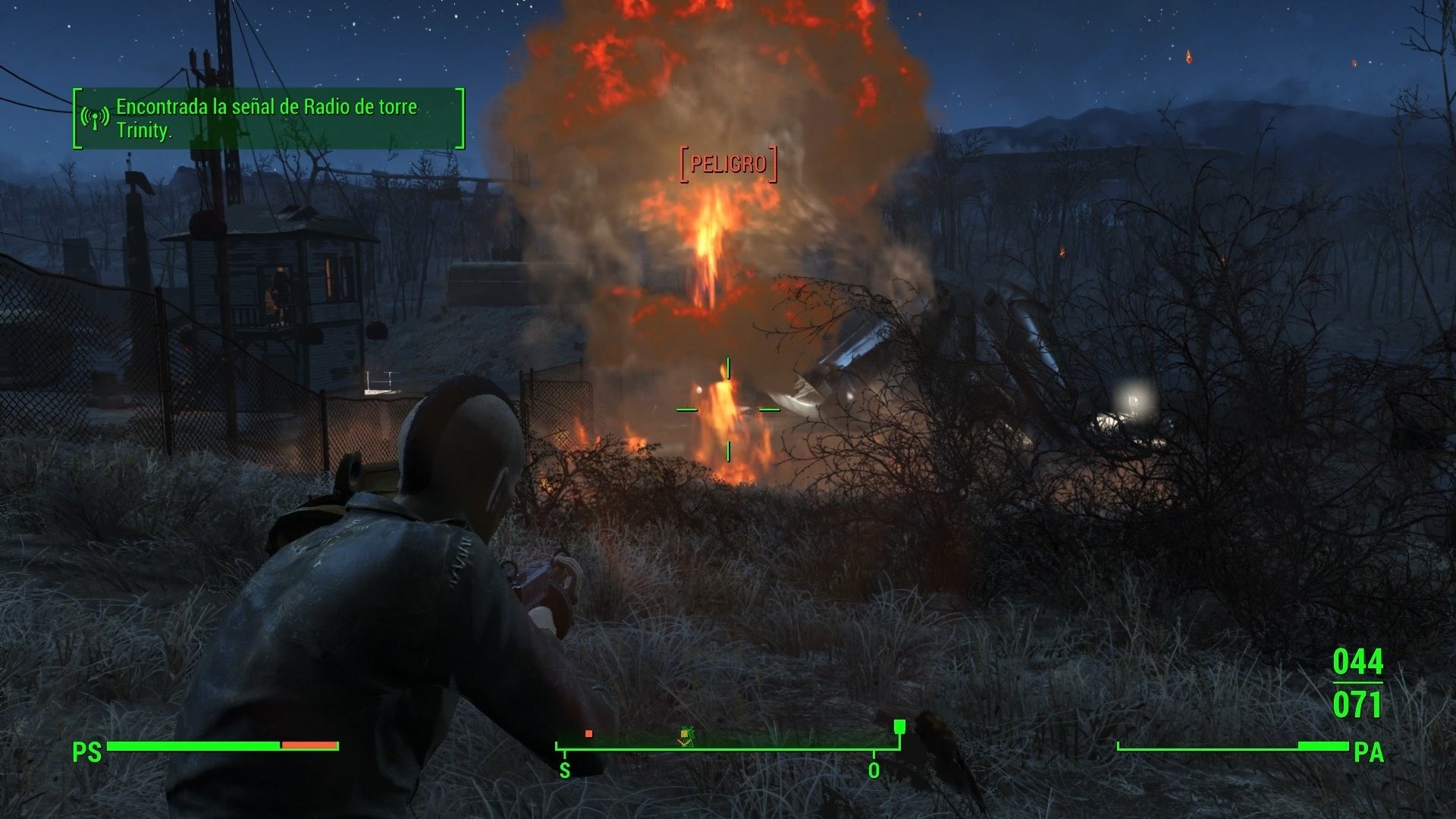Click the left bracket of the notification box

[x=76, y=118]
